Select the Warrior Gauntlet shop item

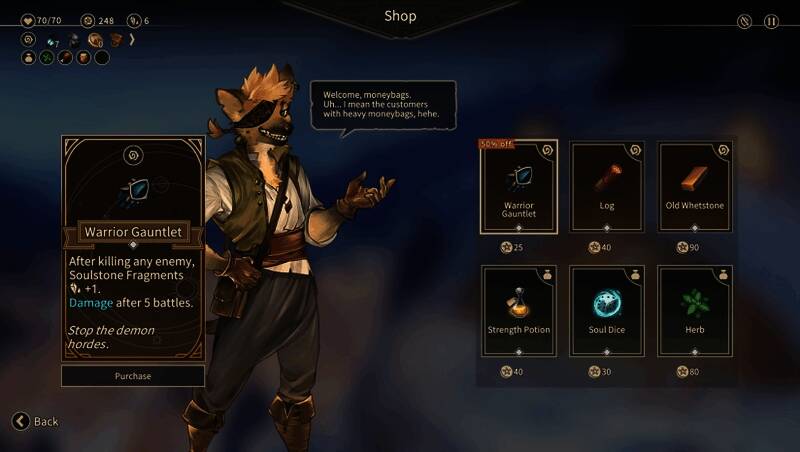519,187
